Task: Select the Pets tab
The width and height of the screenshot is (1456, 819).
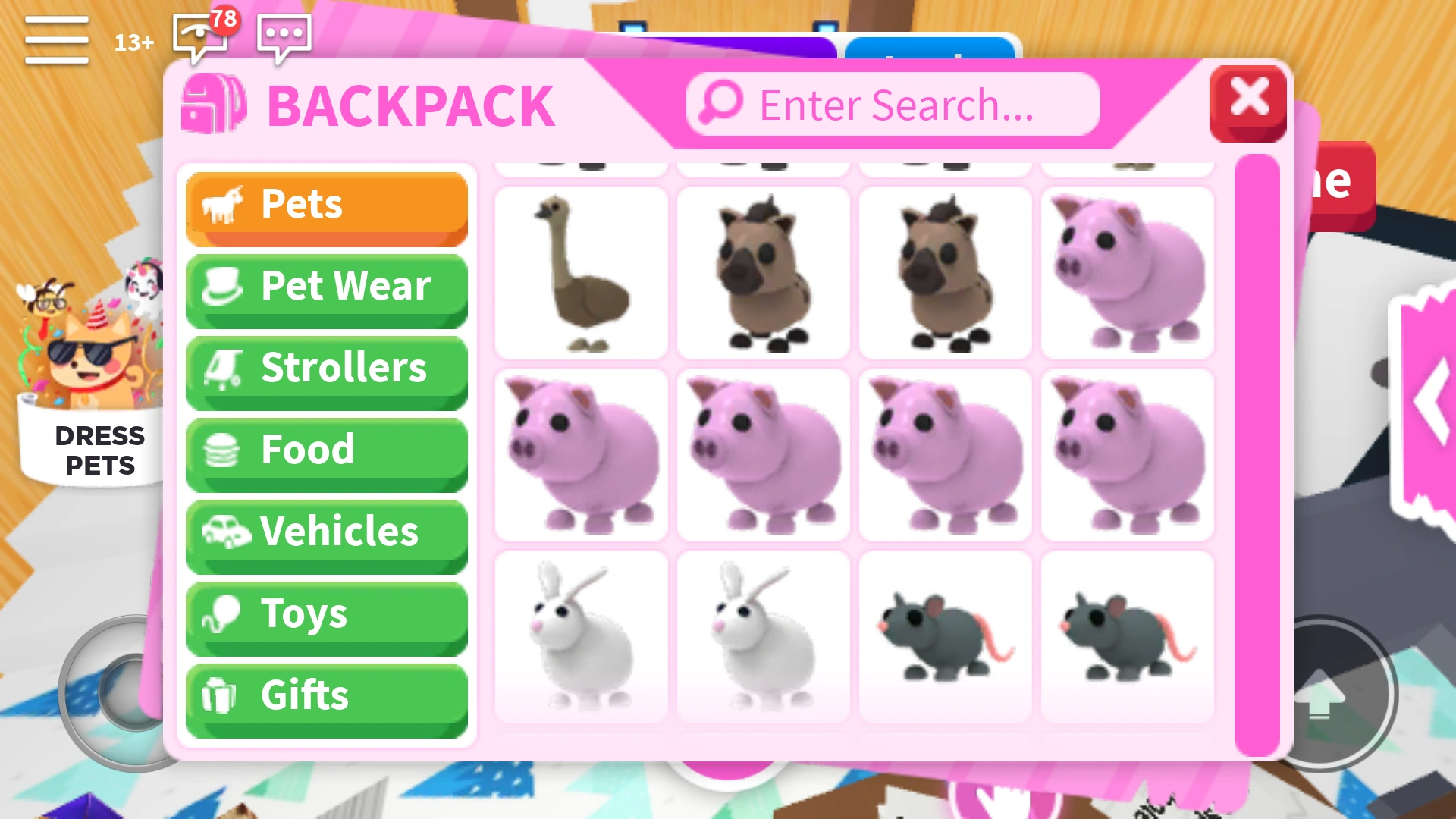Action: (326, 203)
